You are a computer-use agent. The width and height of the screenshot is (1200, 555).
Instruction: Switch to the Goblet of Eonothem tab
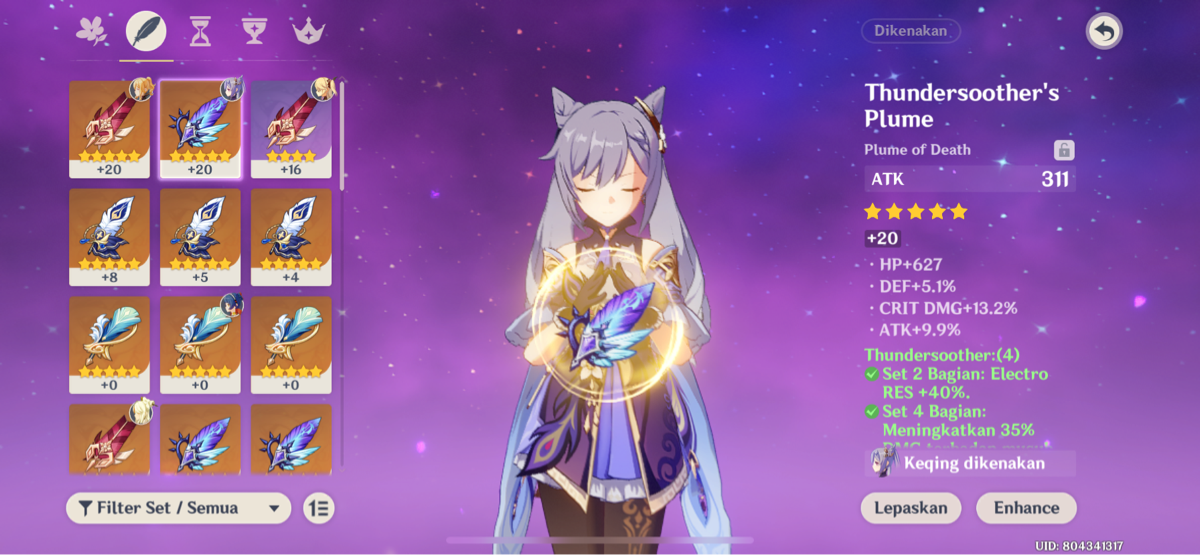click(254, 32)
